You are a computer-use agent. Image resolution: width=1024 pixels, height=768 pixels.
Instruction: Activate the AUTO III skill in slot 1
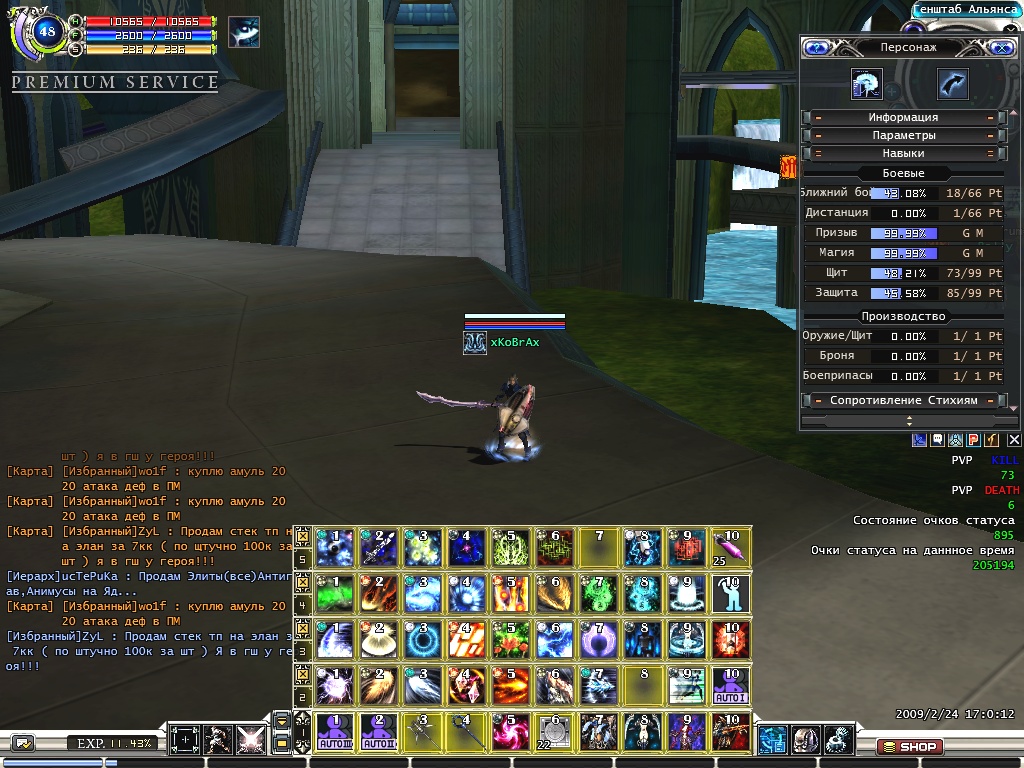point(333,732)
